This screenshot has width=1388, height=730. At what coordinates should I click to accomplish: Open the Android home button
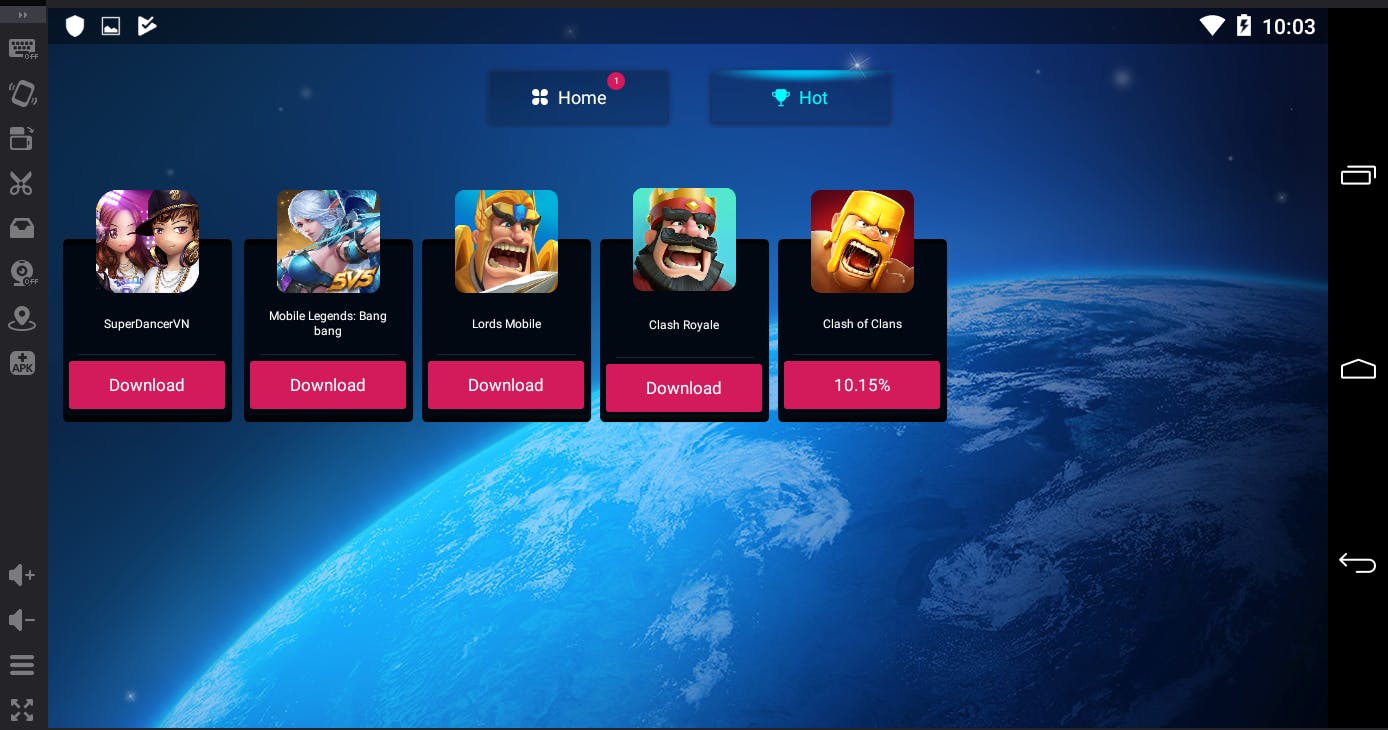click(1357, 369)
